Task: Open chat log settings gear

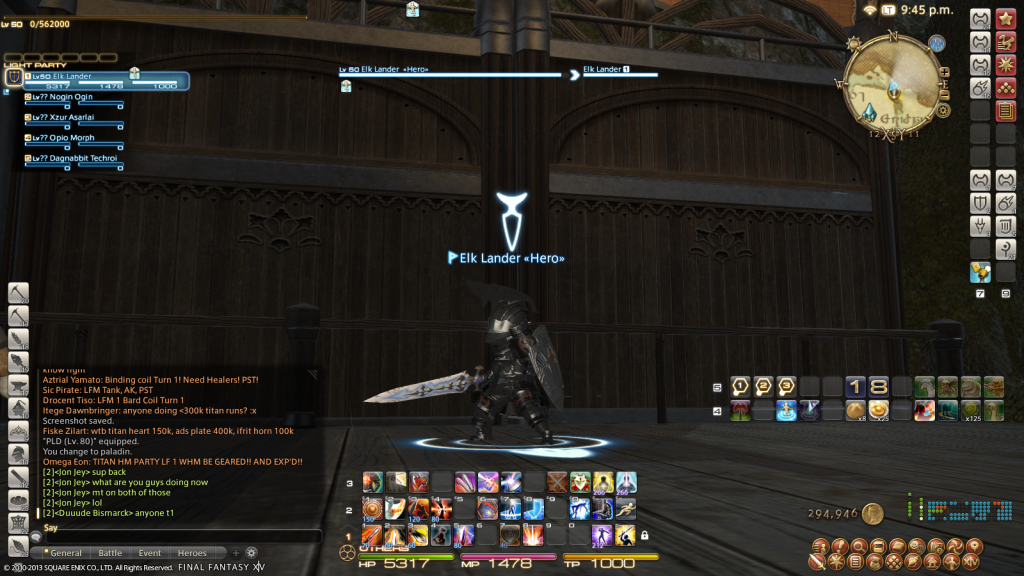Action: (252, 552)
